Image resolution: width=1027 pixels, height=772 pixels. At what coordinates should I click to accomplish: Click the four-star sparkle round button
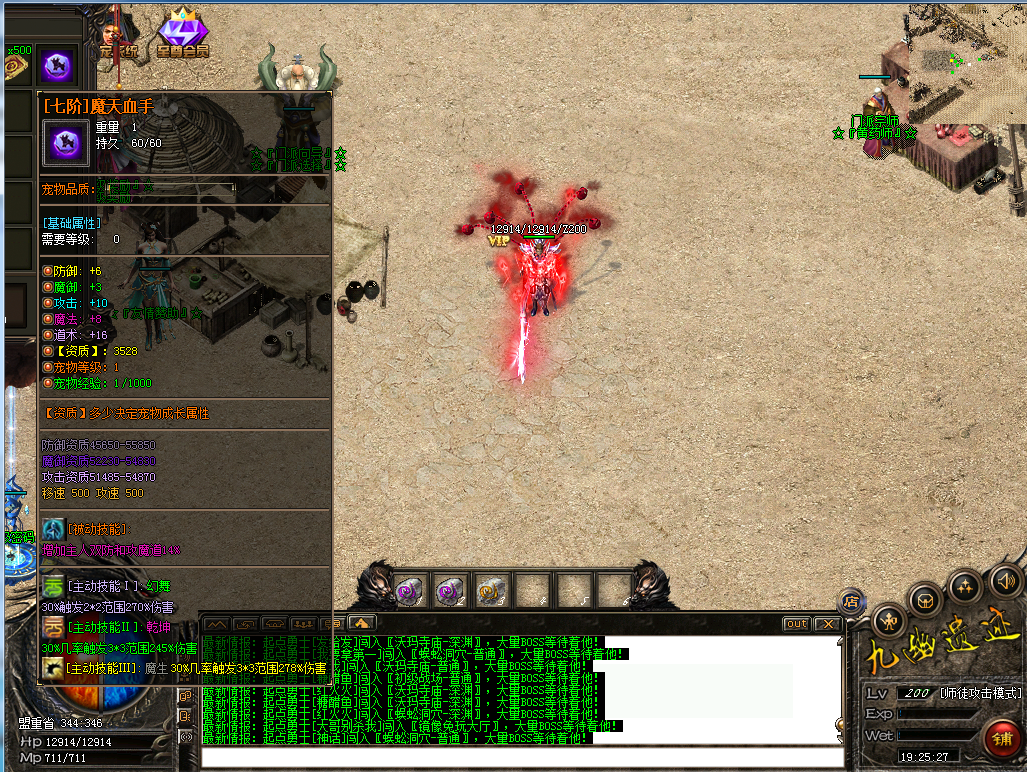tap(965, 586)
